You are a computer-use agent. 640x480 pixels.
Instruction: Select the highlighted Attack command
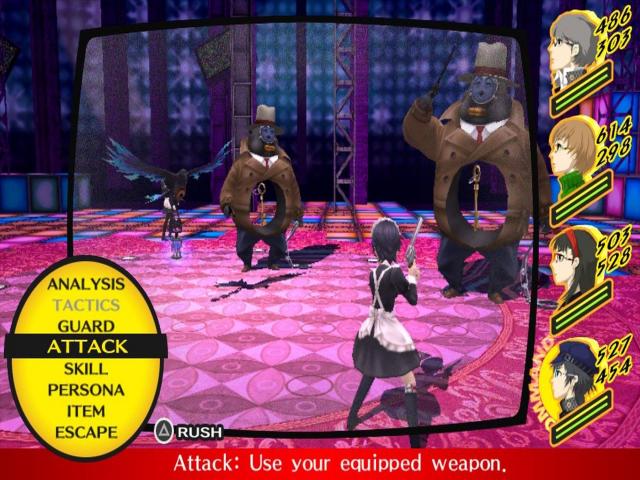pos(88,347)
